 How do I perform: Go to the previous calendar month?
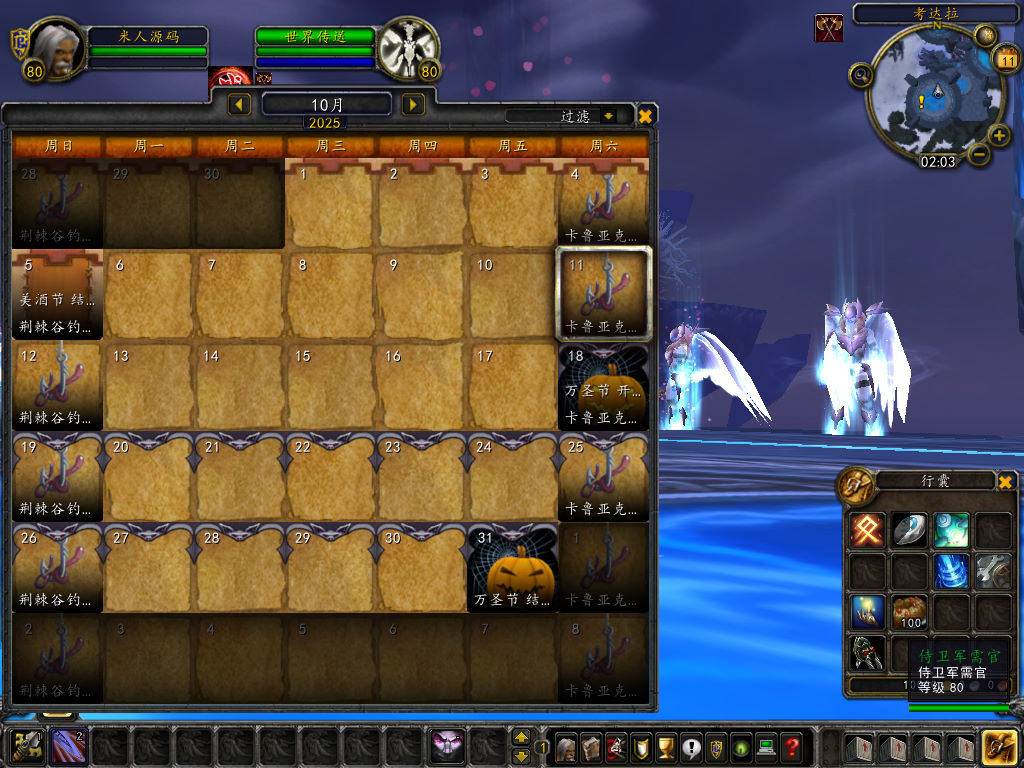coord(240,104)
